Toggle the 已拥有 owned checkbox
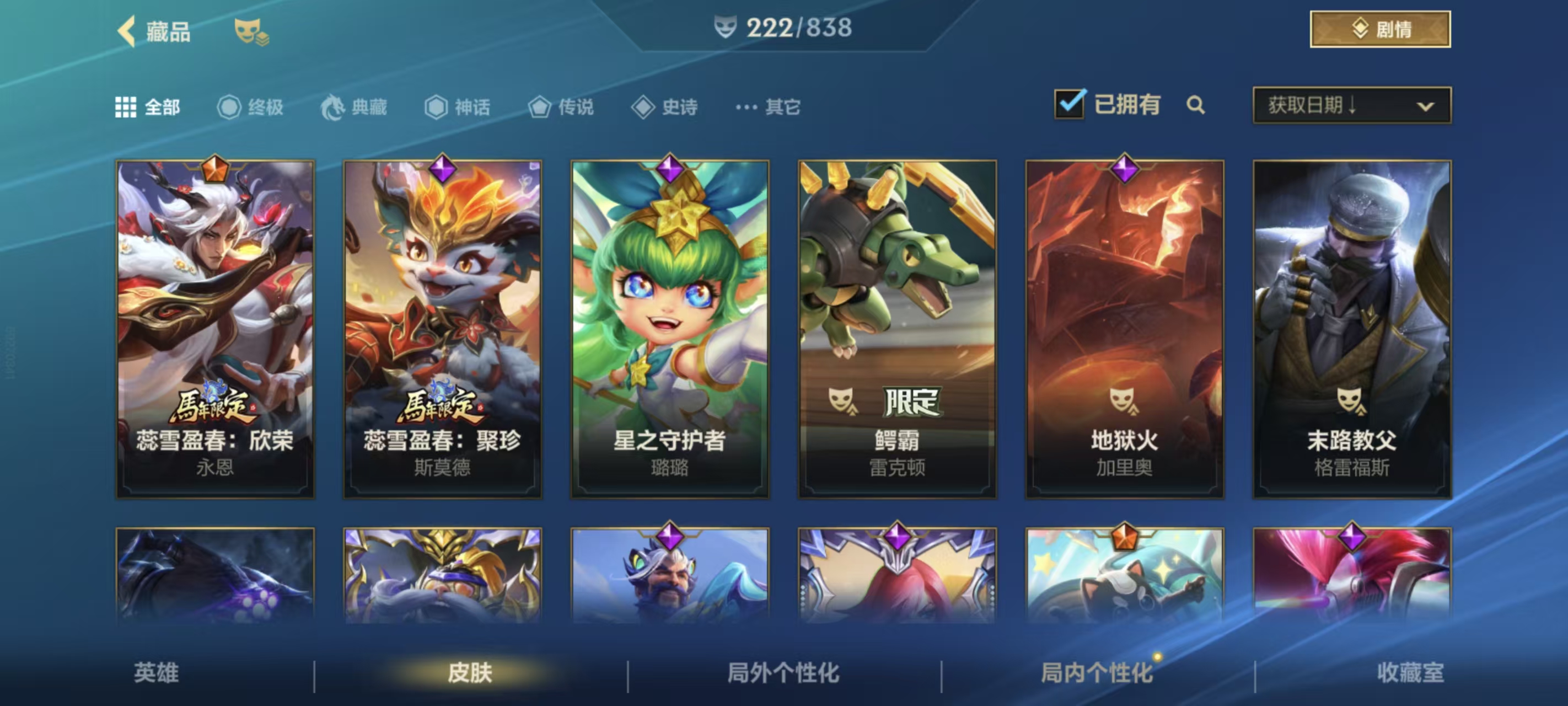The height and width of the screenshot is (706, 1568). point(1070,104)
